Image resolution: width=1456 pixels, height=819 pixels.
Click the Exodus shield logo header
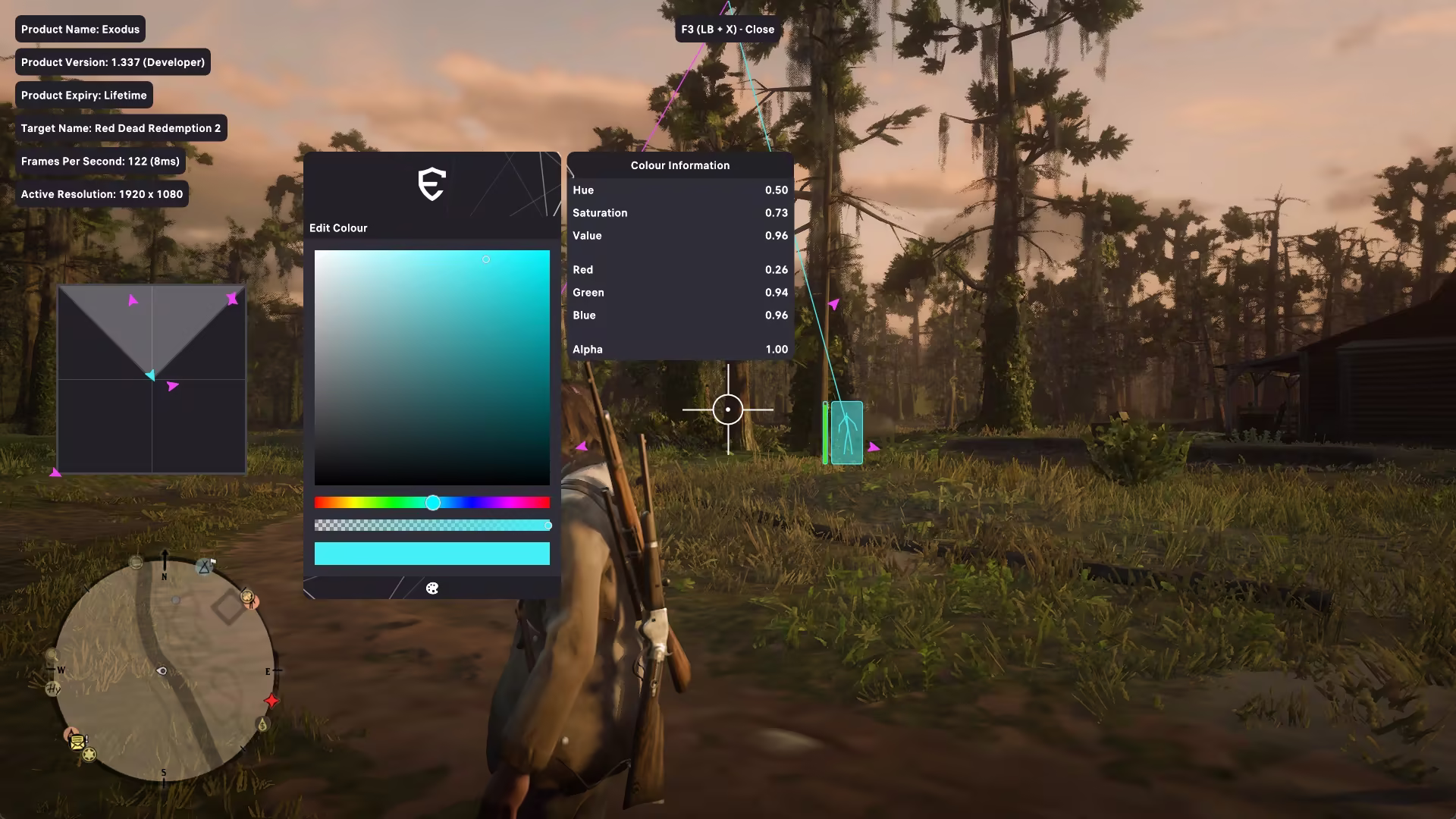pos(431,184)
